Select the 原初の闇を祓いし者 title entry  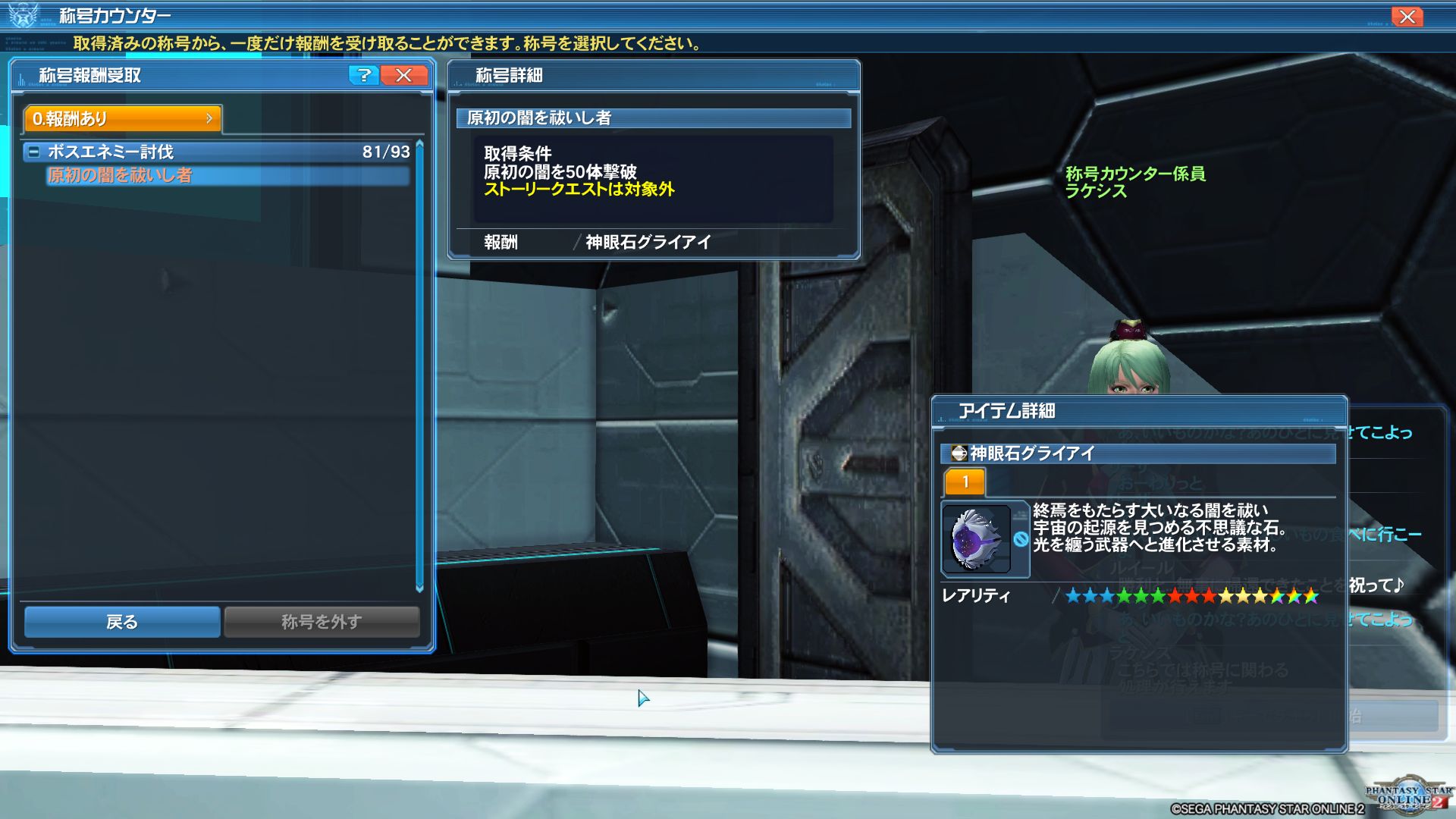[226, 176]
